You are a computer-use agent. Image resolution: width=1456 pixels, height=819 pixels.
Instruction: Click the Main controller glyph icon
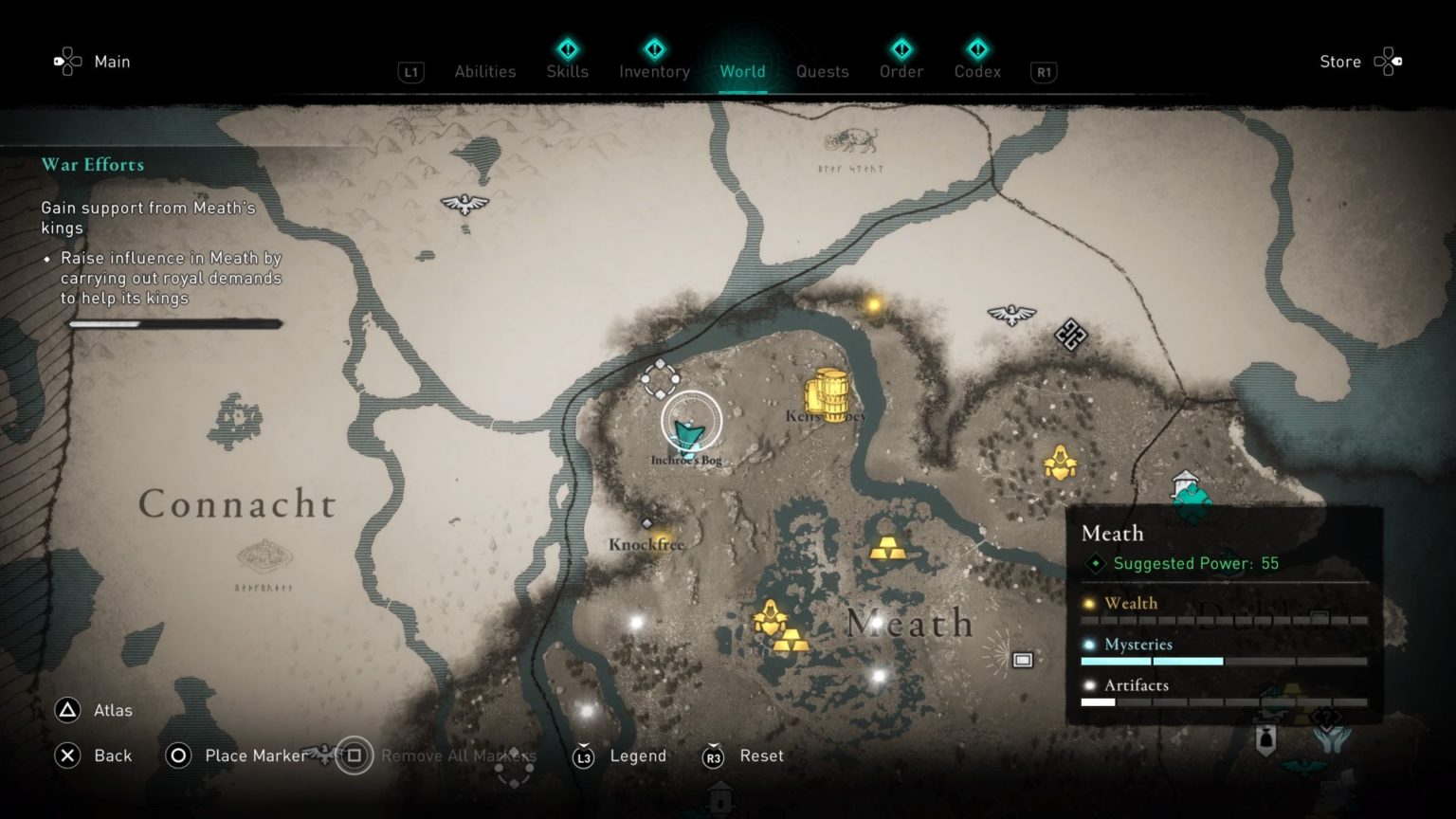pos(66,61)
